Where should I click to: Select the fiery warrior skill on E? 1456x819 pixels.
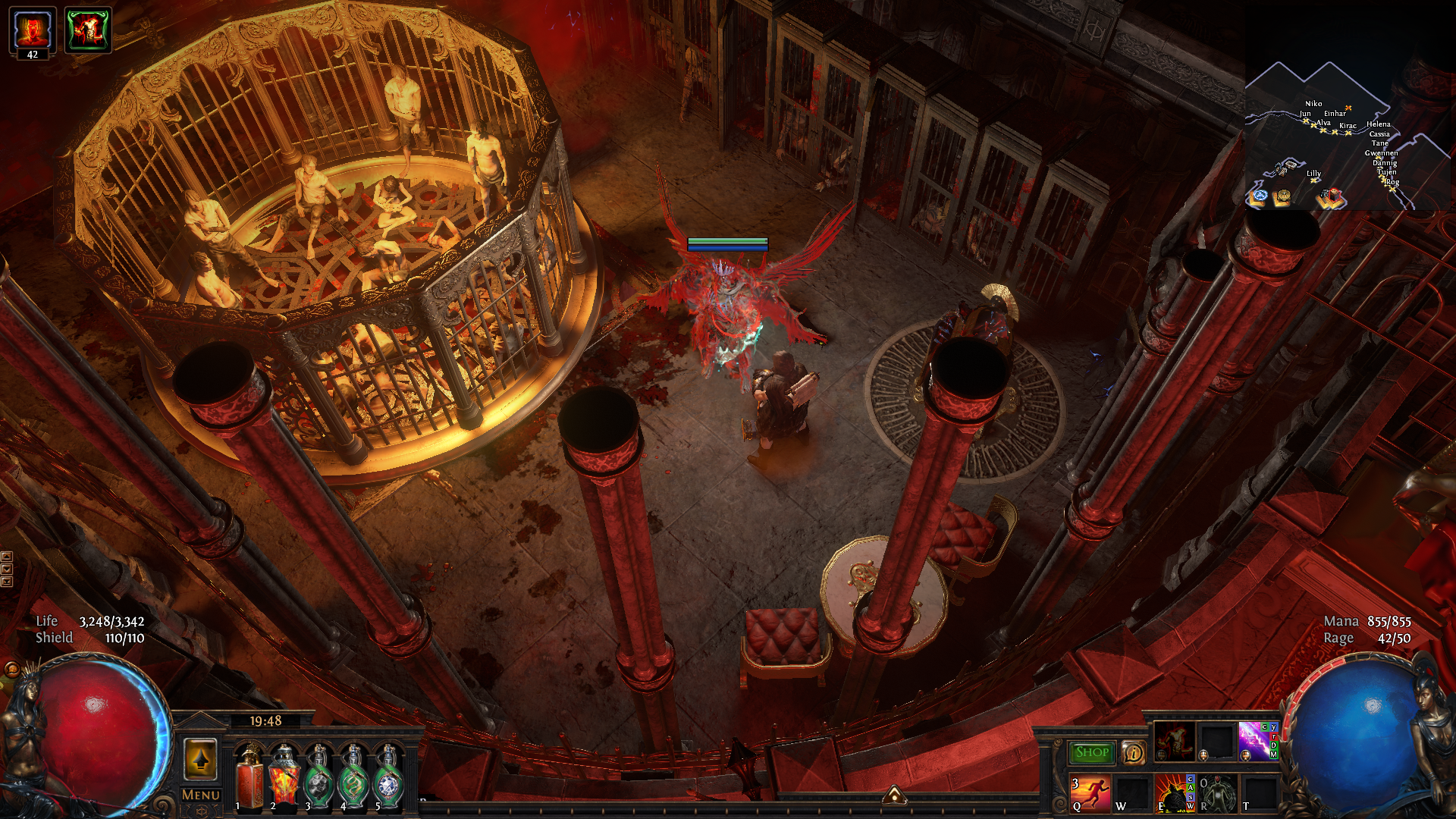tap(1174, 793)
